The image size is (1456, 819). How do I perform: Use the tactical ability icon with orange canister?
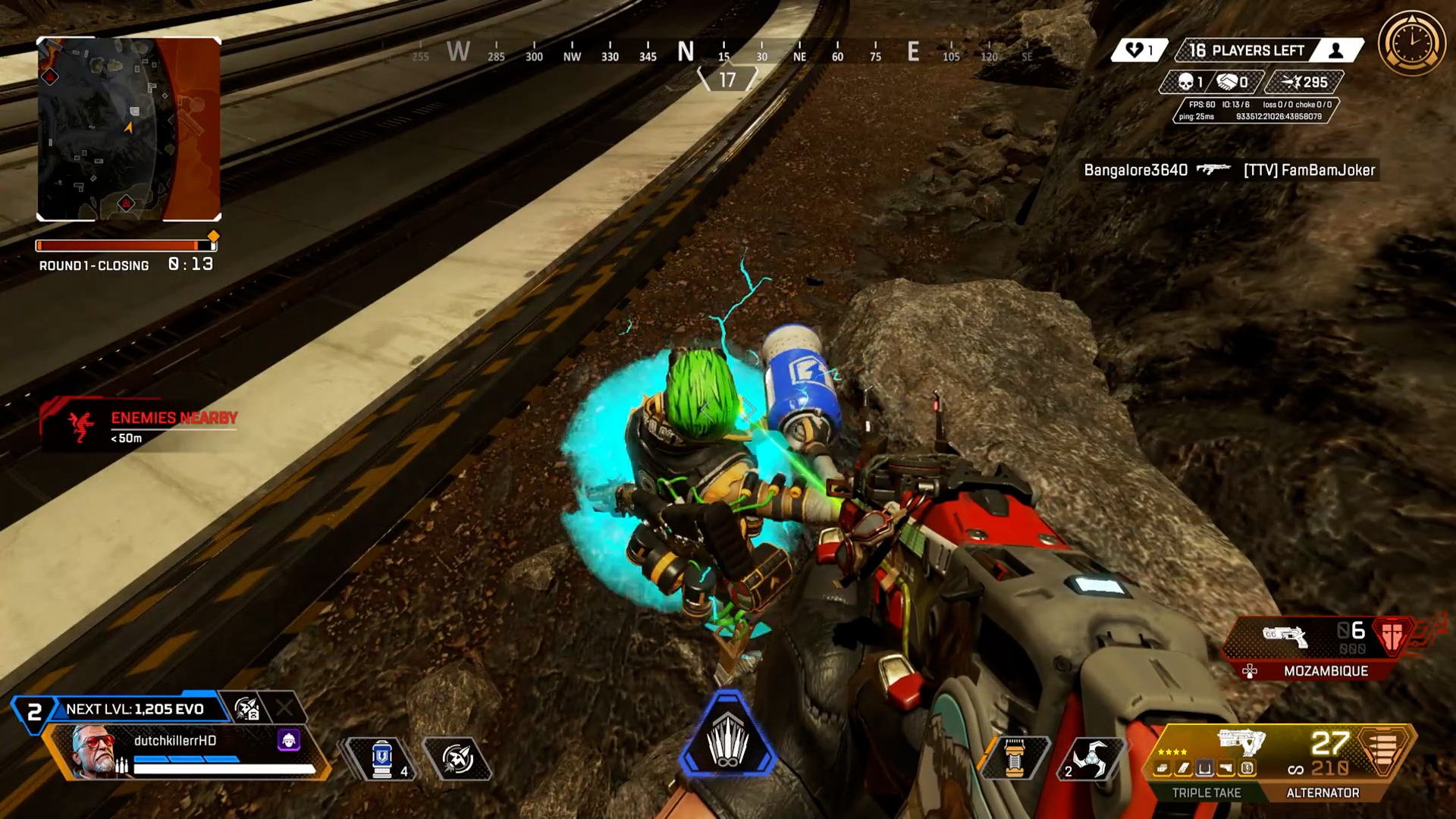(x=1015, y=758)
